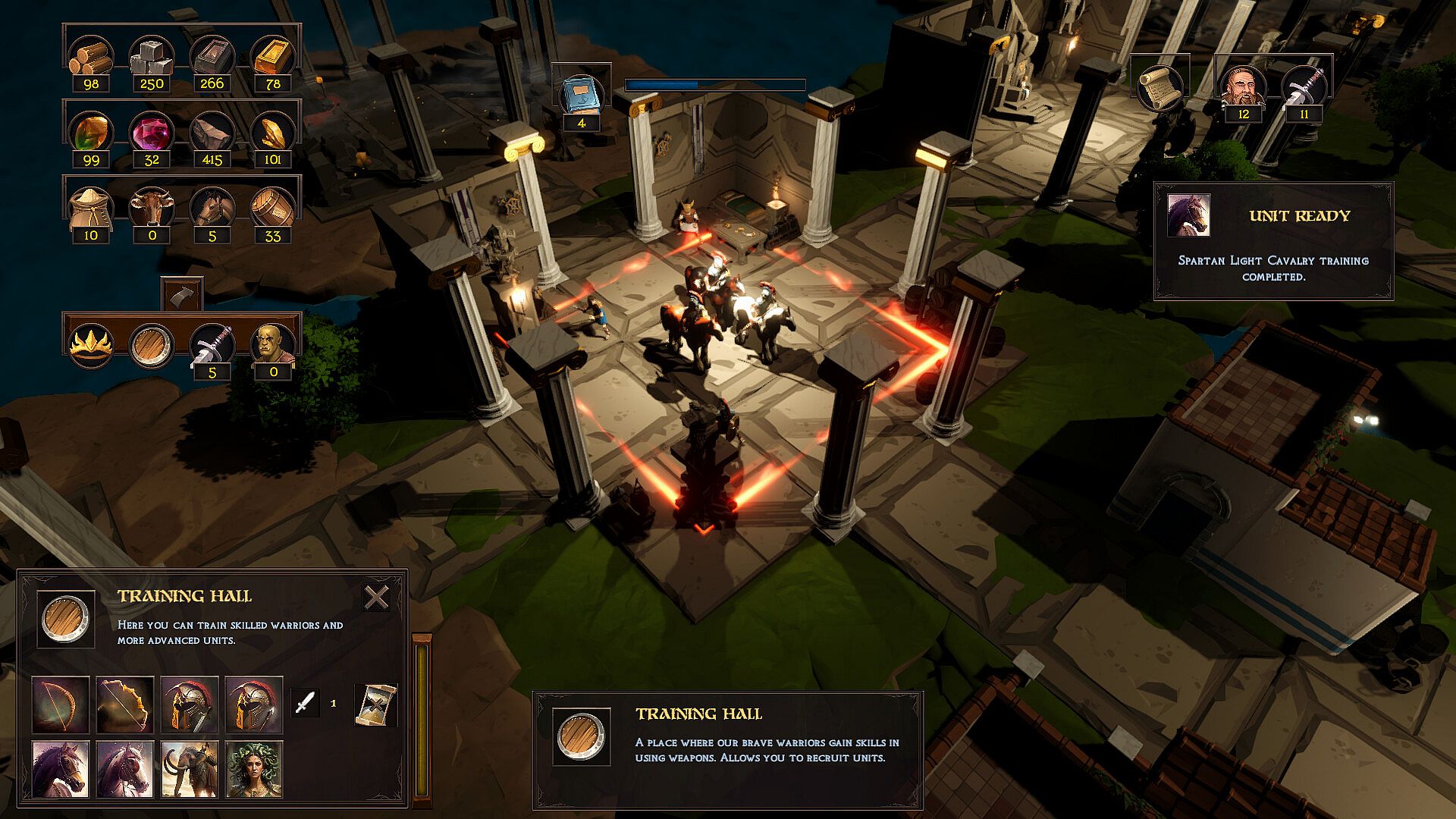Click the sword icon showing 5
The width and height of the screenshot is (1456, 819).
click(x=212, y=345)
